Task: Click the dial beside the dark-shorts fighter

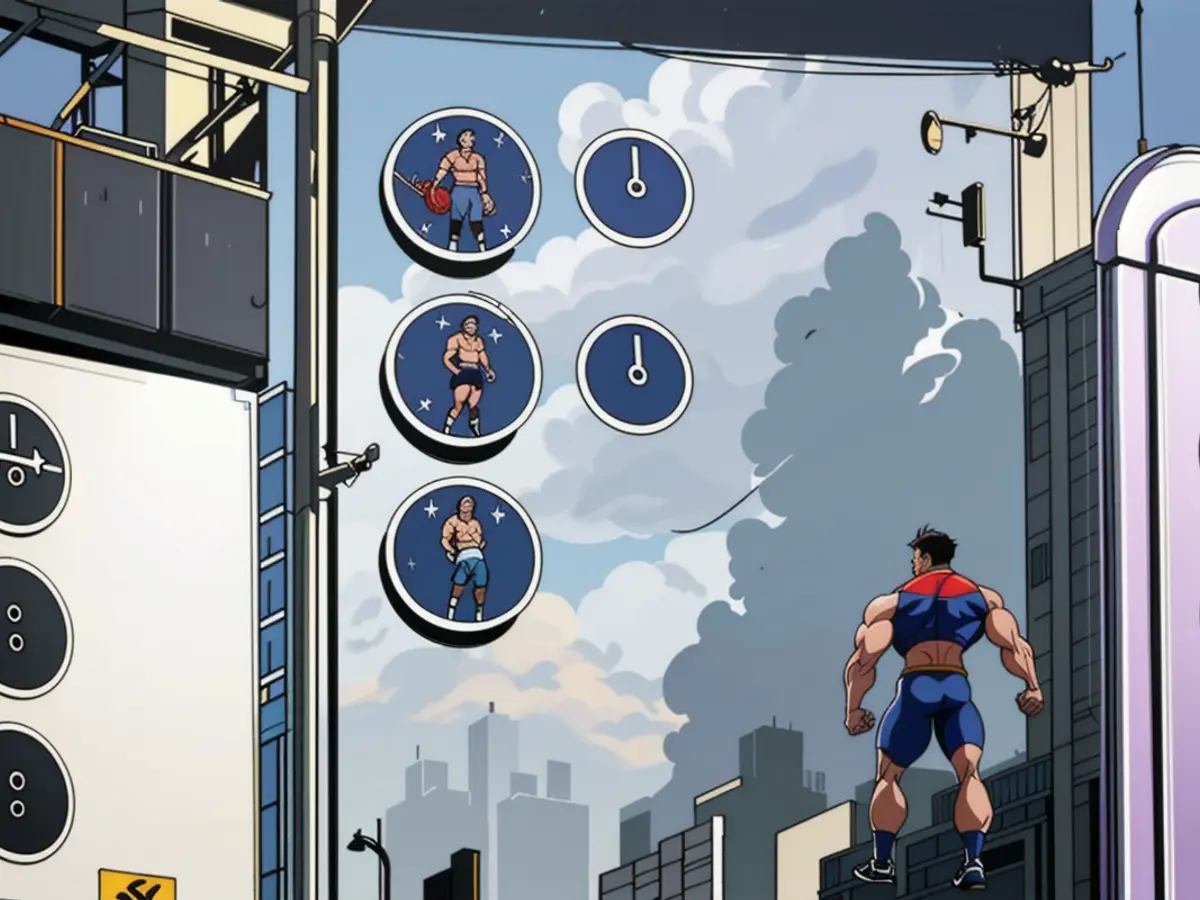Action: coord(635,374)
